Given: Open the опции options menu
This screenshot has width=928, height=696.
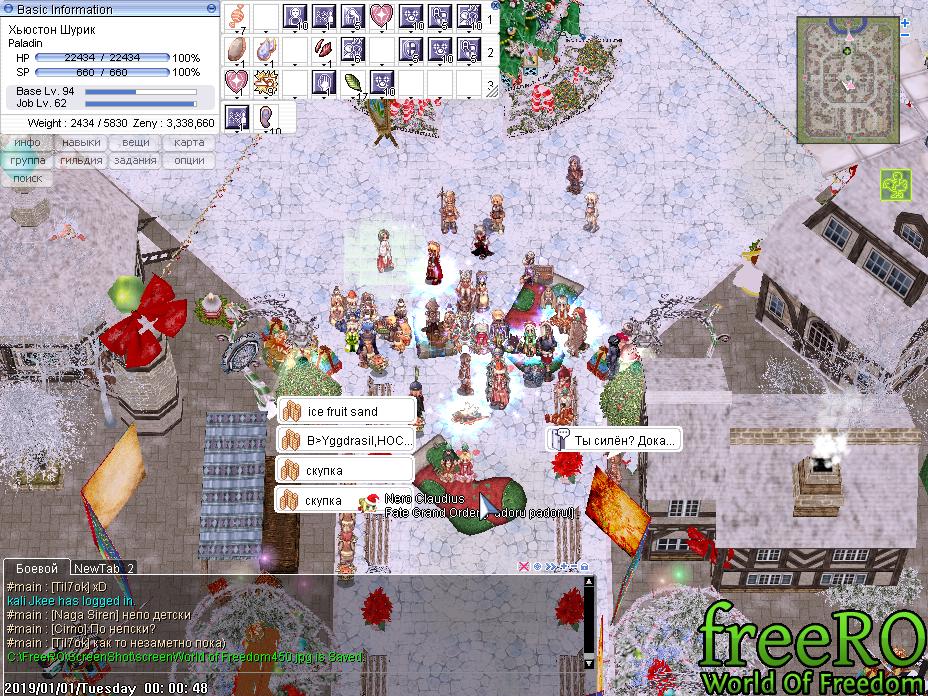Looking at the screenshot, I should 189,161.
